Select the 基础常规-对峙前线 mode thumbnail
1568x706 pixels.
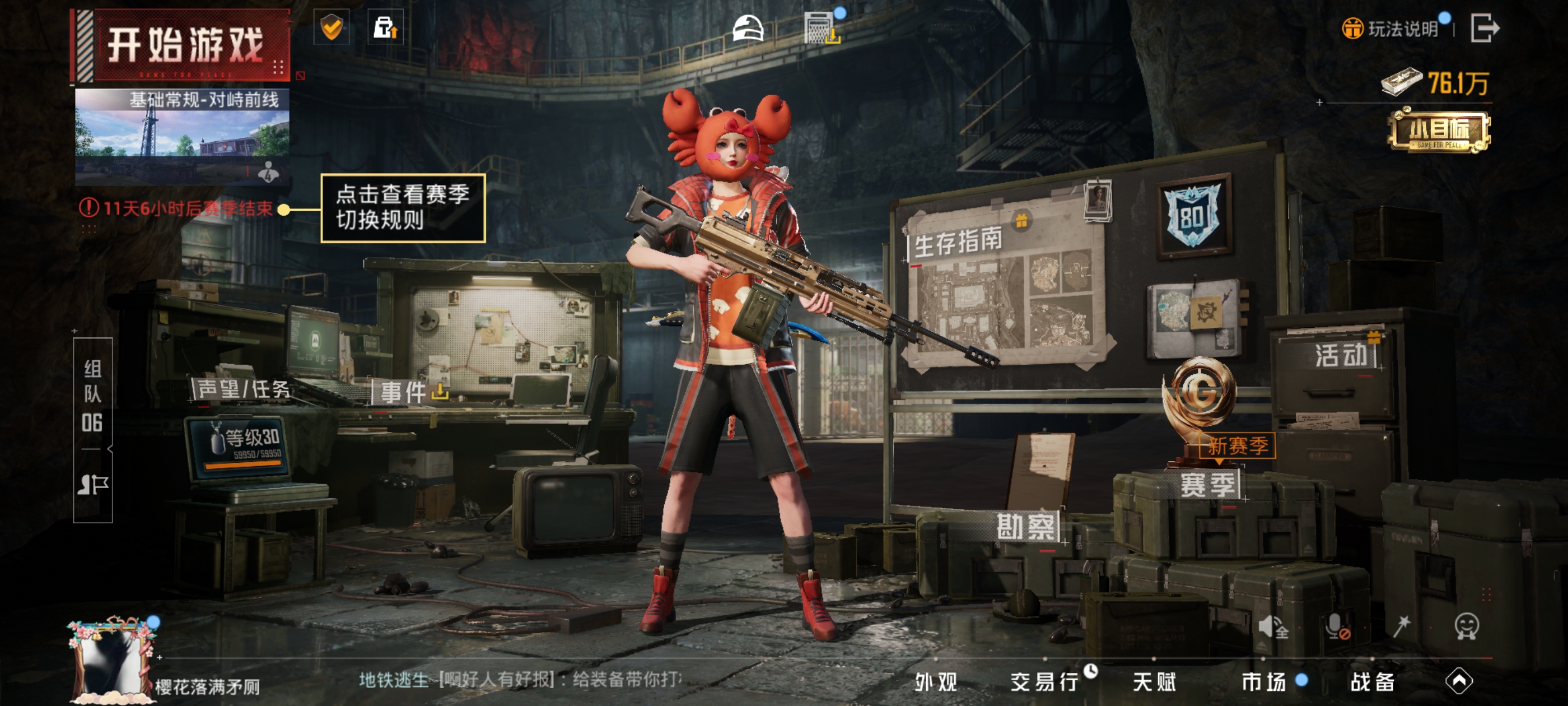pyautogui.click(x=181, y=135)
